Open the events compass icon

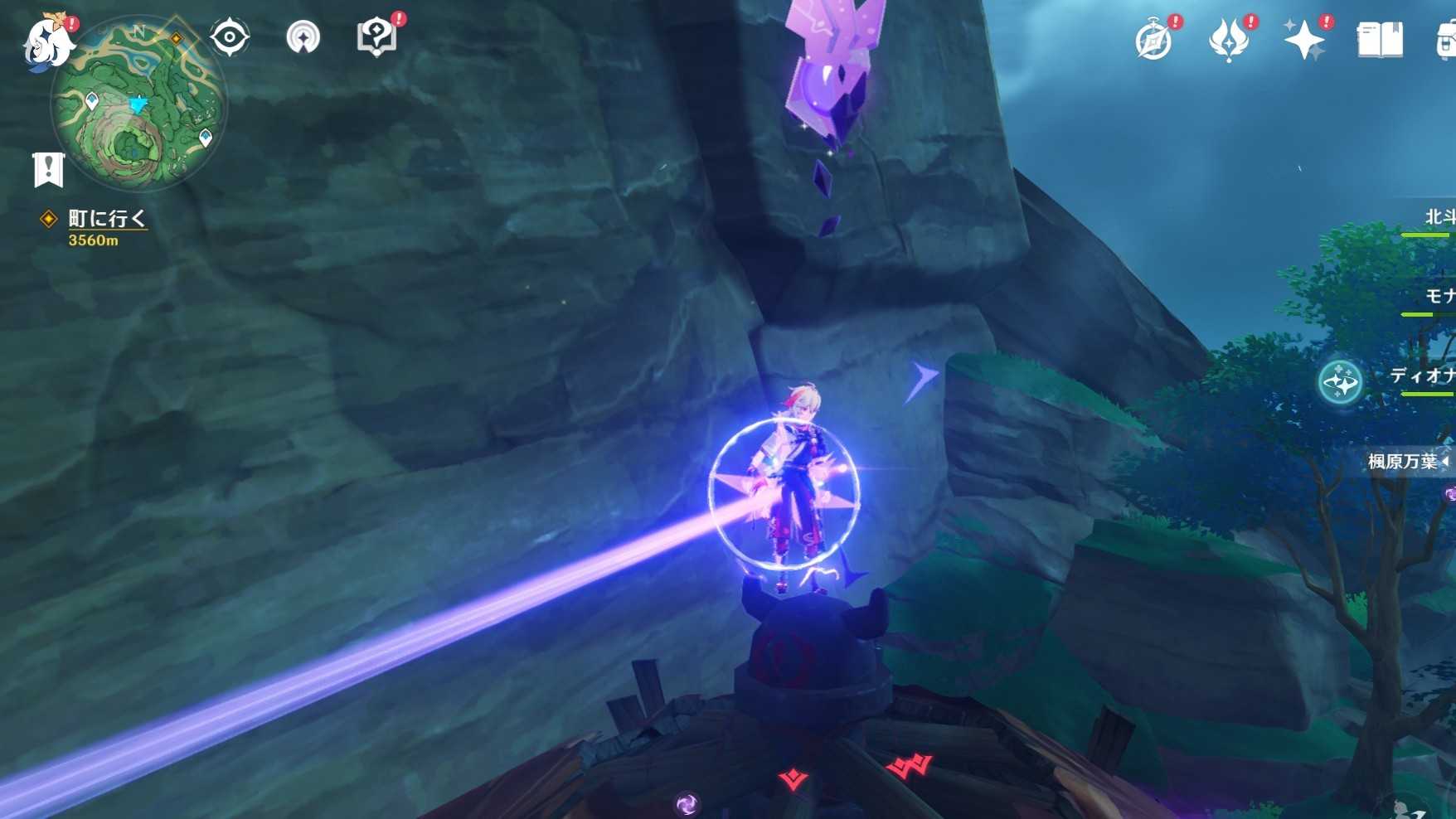coord(1153,40)
